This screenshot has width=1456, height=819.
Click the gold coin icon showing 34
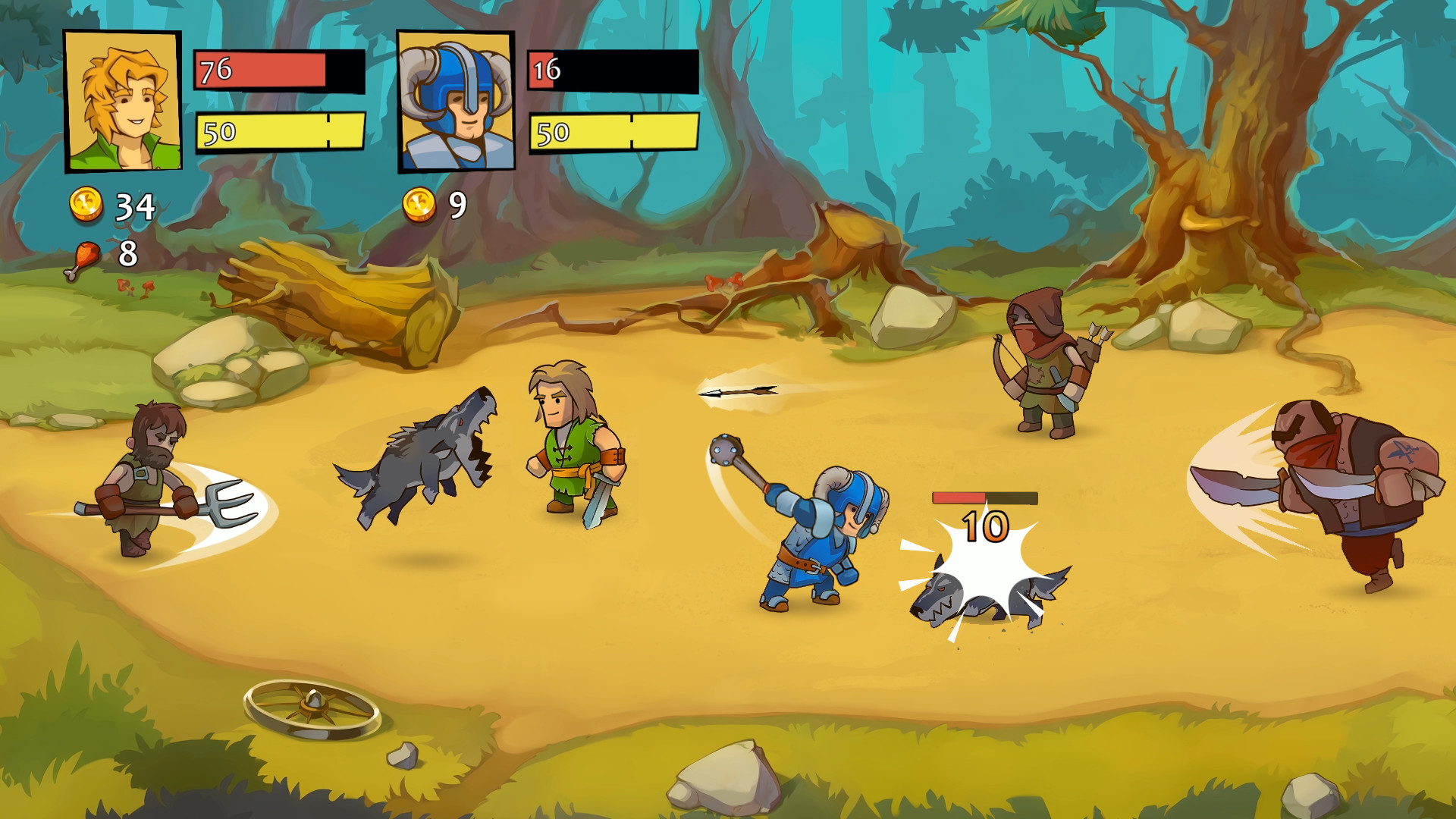pyautogui.click(x=89, y=205)
